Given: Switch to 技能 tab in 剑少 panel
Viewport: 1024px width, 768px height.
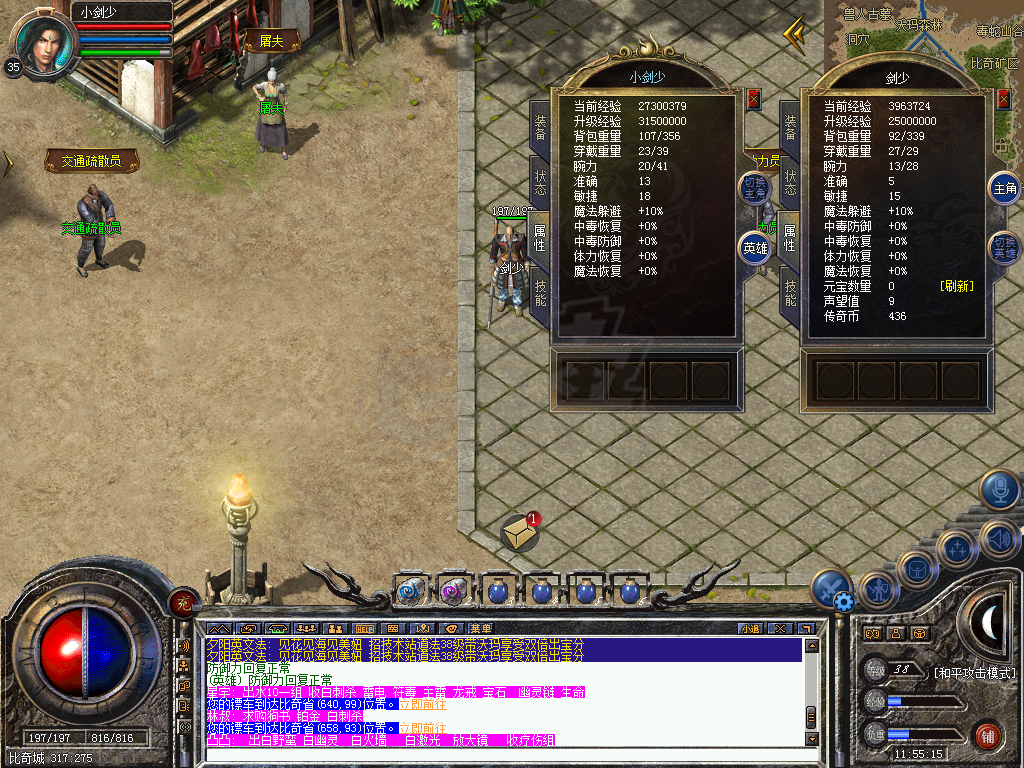Looking at the screenshot, I should tap(790, 291).
